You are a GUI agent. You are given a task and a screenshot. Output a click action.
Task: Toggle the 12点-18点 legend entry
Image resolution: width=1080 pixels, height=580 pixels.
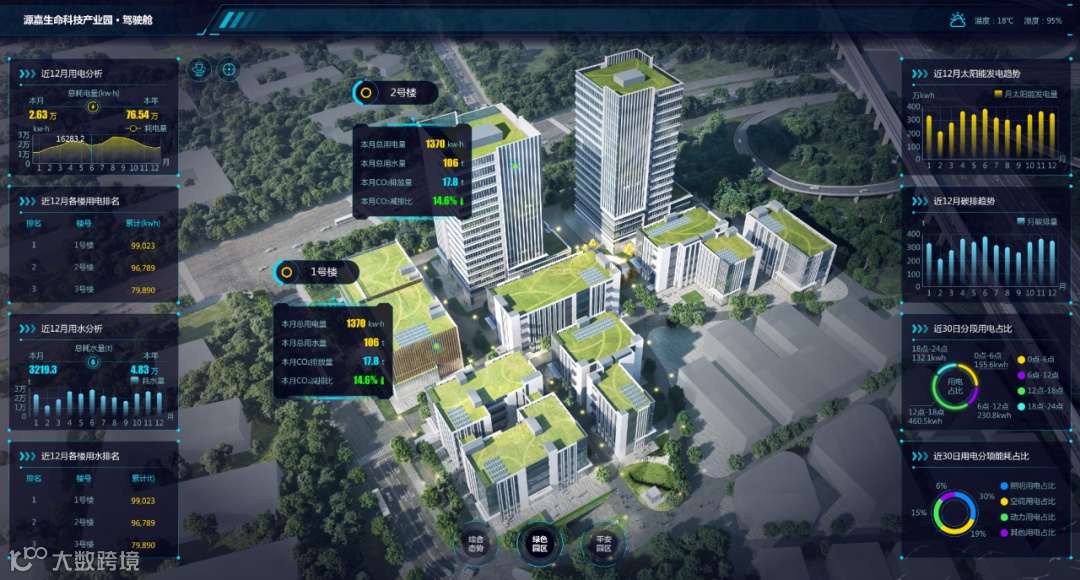click(x=1040, y=391)
